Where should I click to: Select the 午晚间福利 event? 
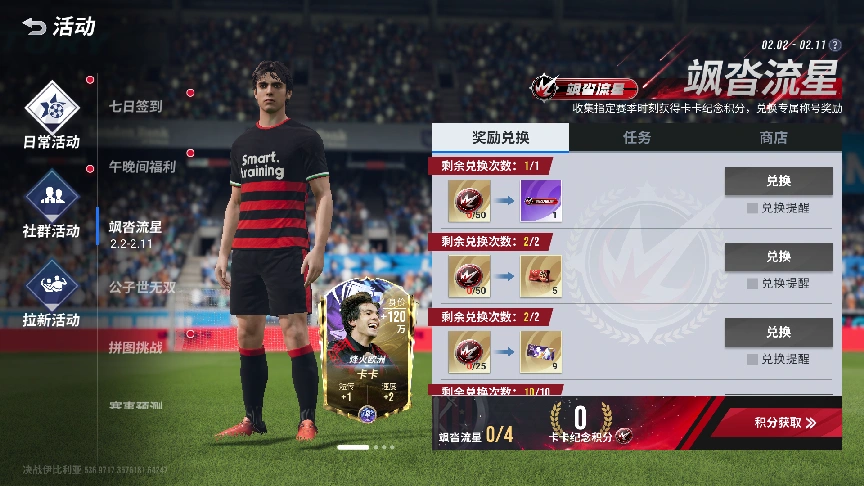point(142,166)
